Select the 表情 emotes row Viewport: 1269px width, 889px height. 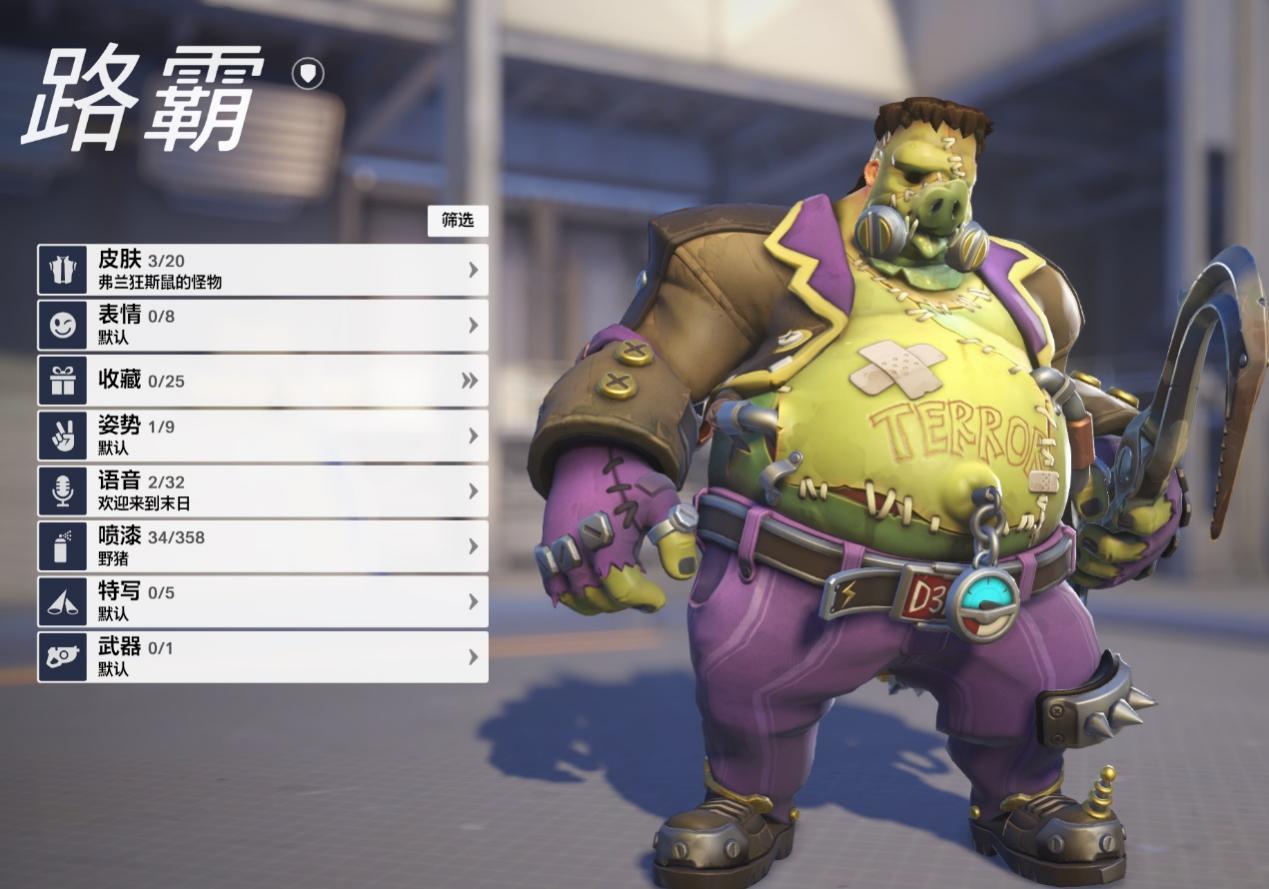click(x=263, y=326)
